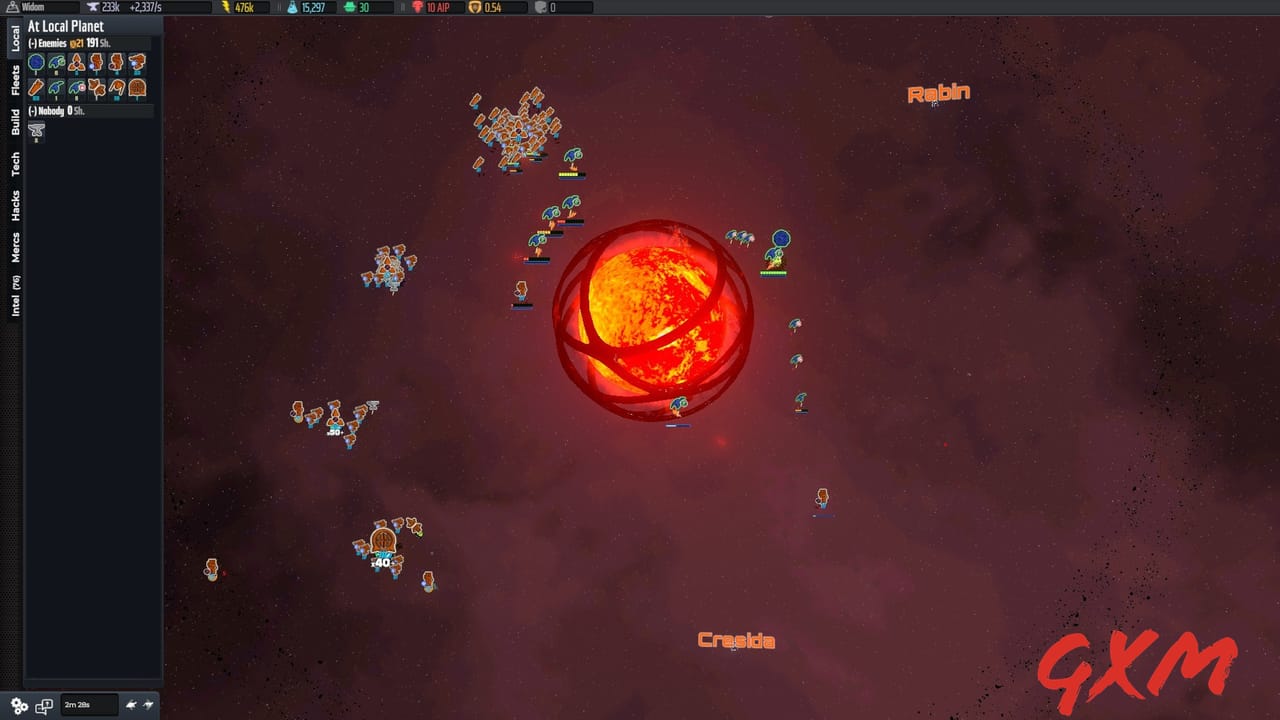This screenshot has height=720, width=1280.
Task: Open the chat notifications panel
Action: point(44,706)
